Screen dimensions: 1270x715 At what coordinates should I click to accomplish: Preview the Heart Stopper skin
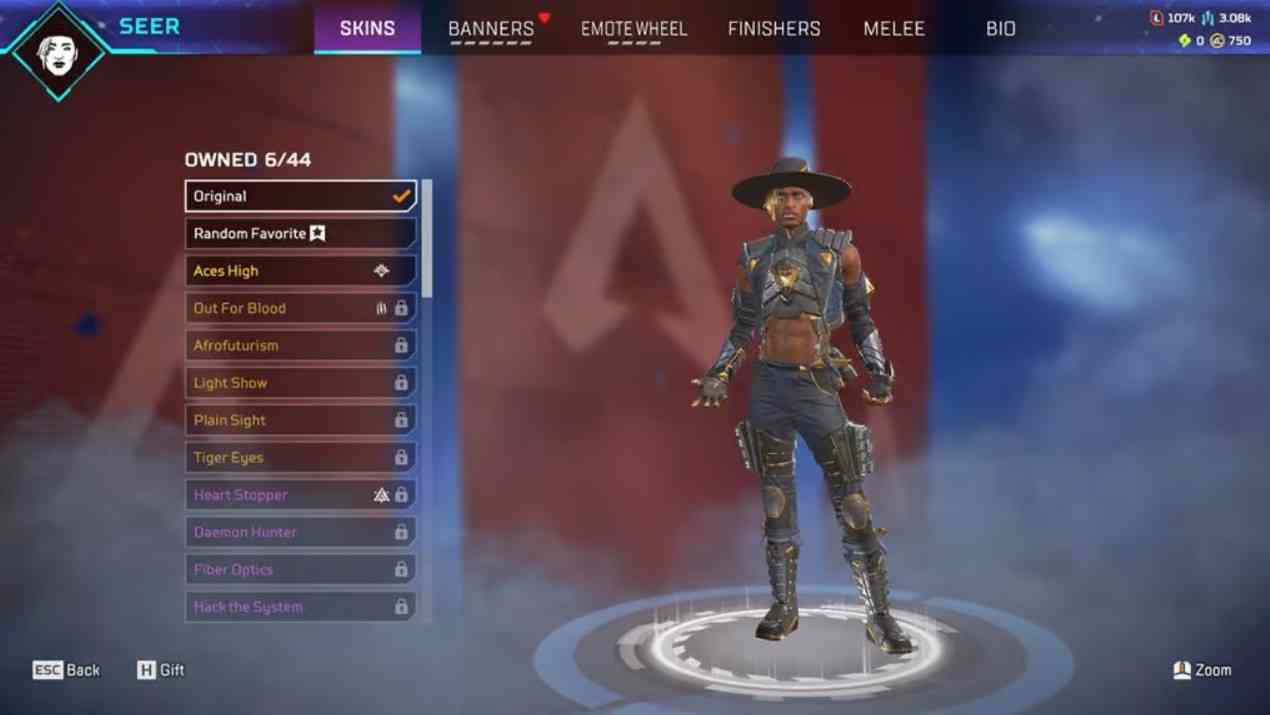click(300, 495)
